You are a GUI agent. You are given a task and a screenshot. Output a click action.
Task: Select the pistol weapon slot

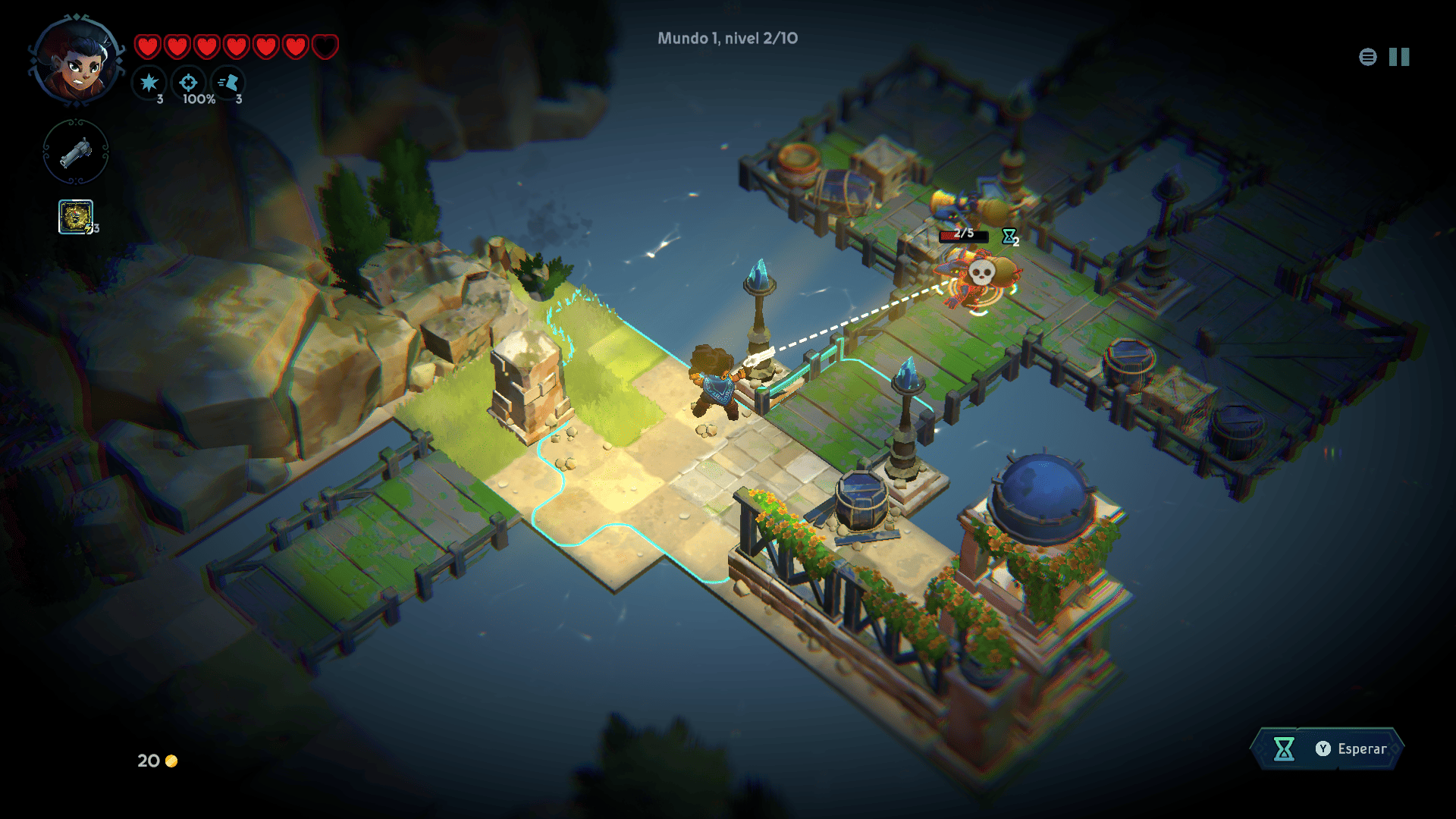(x=76, y=152)
